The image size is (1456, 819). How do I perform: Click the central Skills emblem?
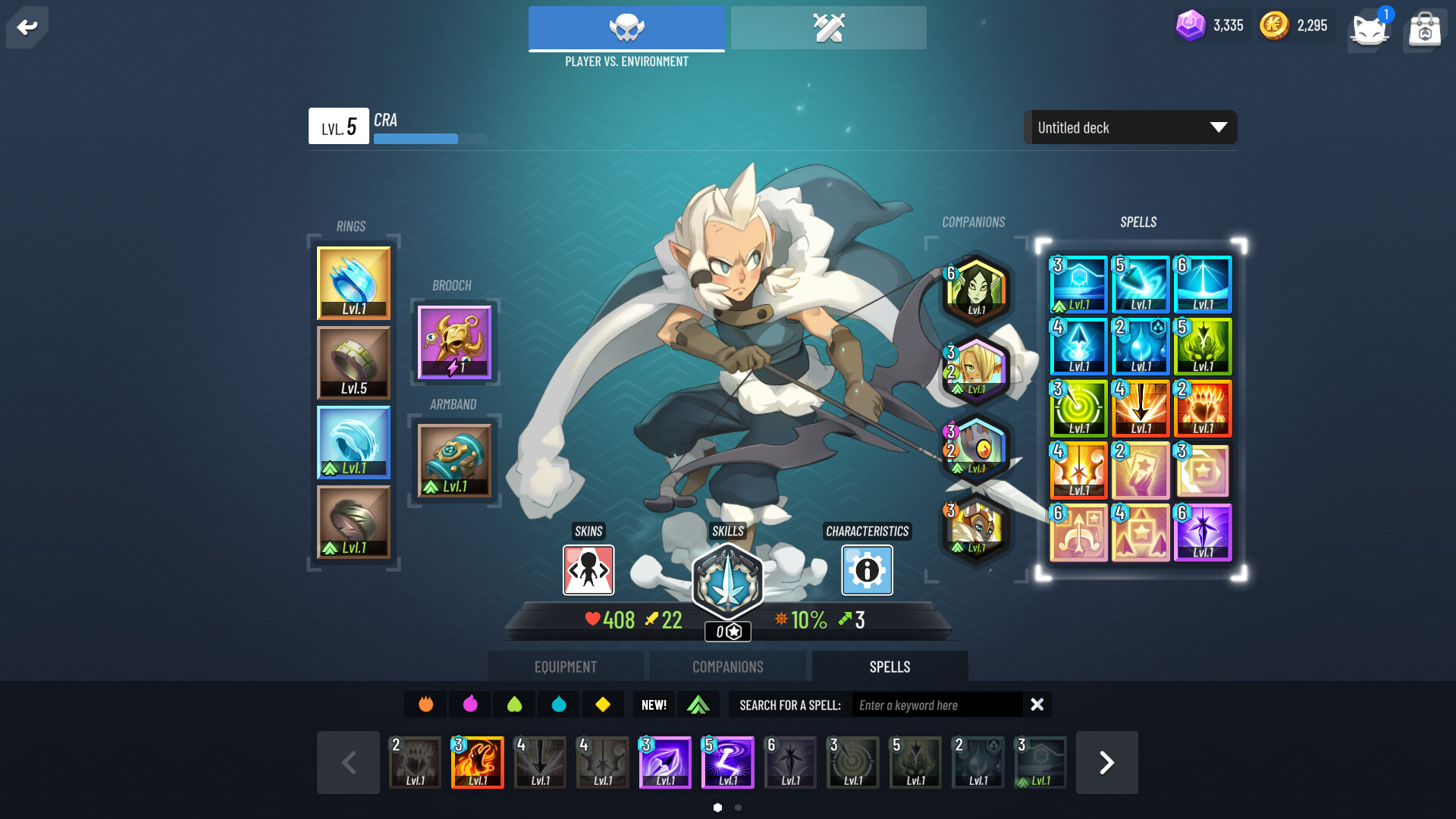727,581
